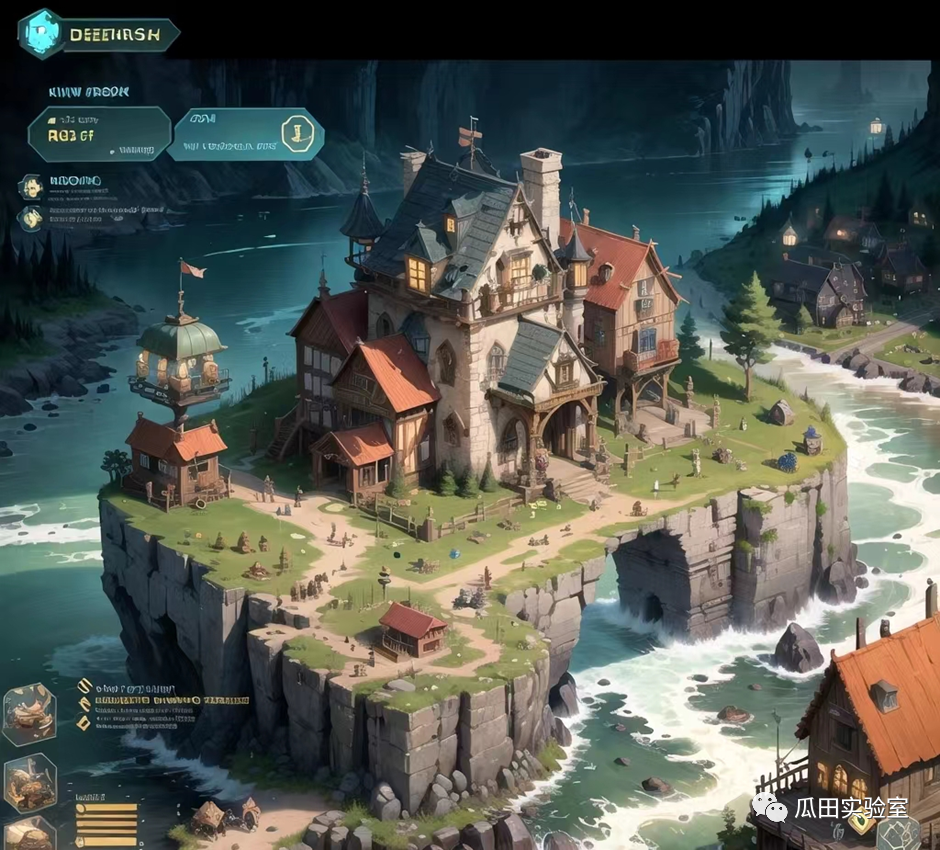Screen dimensions: 940x850
Task: Select the dark teal panel with gold text
Action: [98, 134]
